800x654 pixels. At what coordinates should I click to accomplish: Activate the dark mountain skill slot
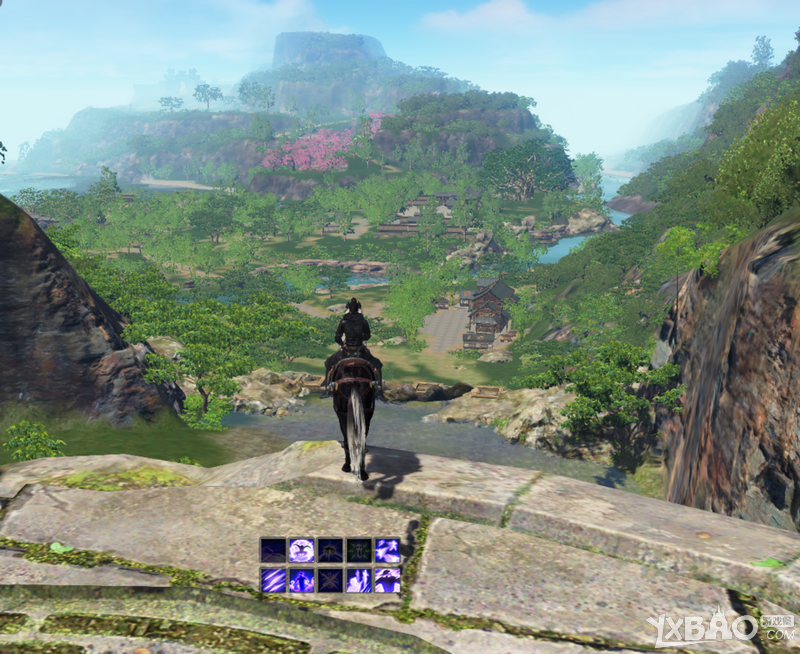tap(273, 550)
